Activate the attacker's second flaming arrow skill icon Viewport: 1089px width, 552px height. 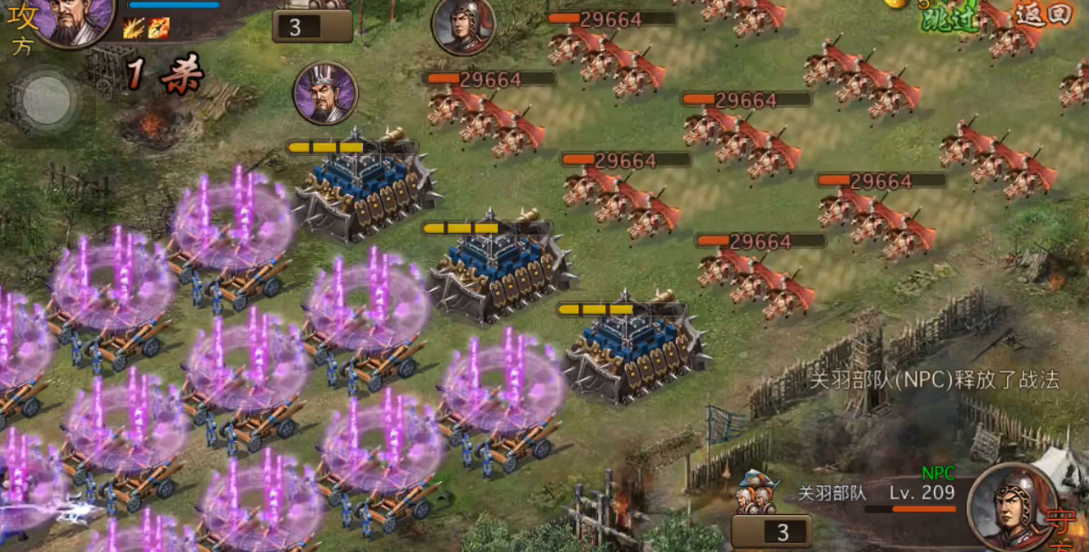[158, 28]
